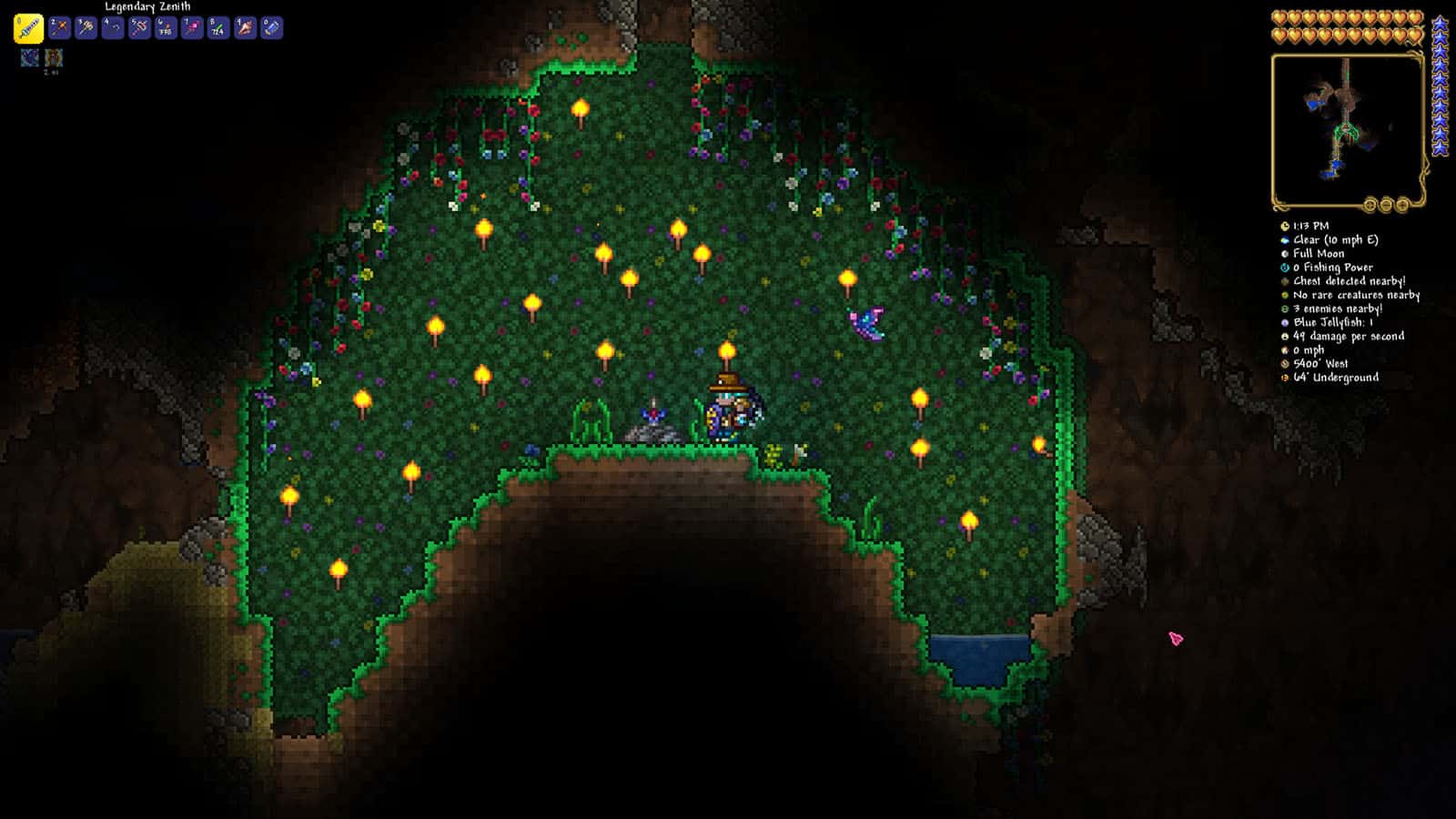Click the clock icon beside 1:13 PM
This screenshot has width=1456, height=819.
click(1285, 227)
